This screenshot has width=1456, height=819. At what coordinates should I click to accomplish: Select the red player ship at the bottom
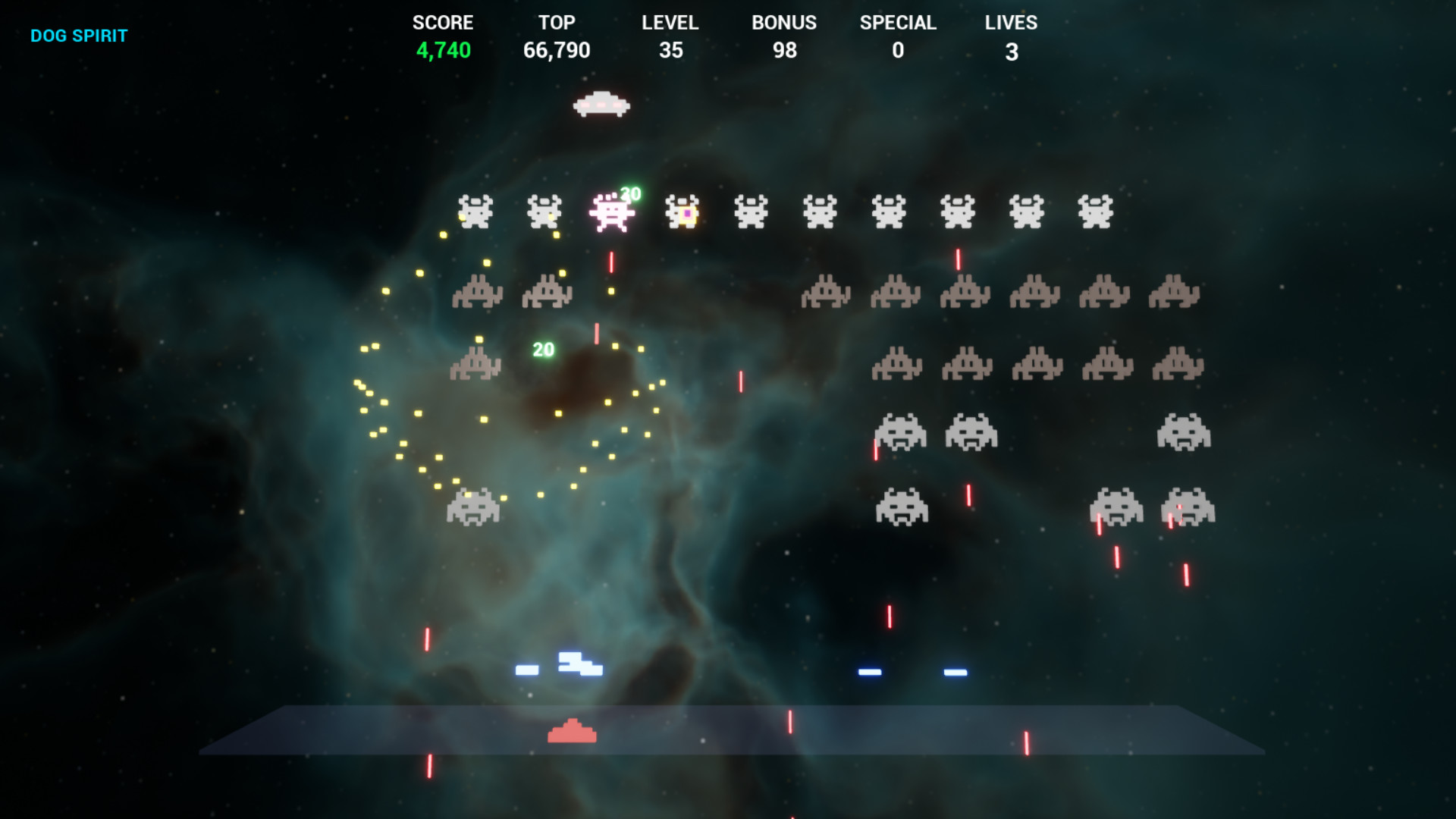[x=573, y=732]
